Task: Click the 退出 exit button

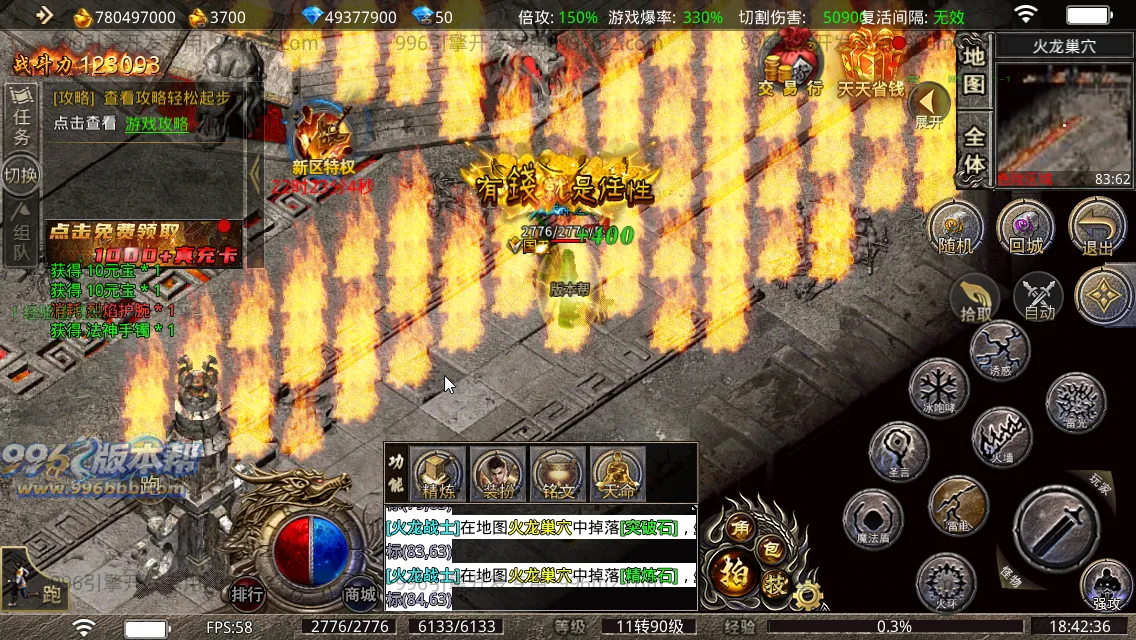Action: pos(1098,227)
